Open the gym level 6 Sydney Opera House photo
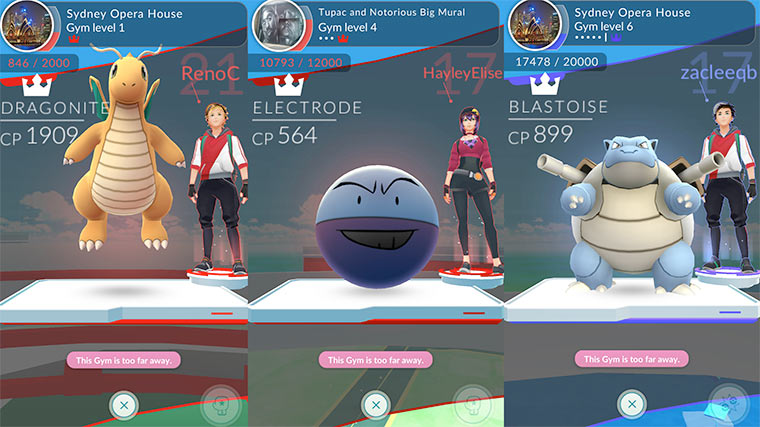The width and height of the screenshot is (760, 427). pyautogui.click(x=532, y=25)
